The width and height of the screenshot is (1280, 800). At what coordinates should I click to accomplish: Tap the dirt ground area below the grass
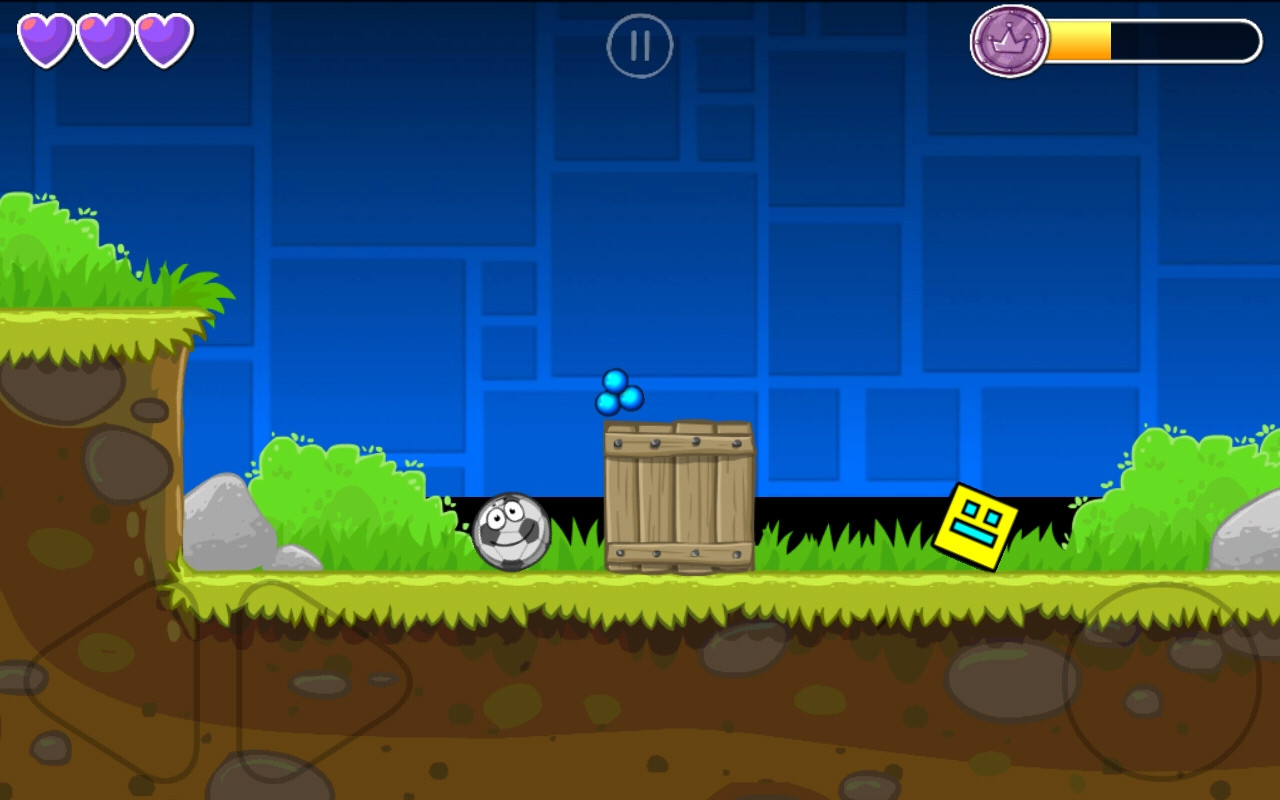(640, 700)
